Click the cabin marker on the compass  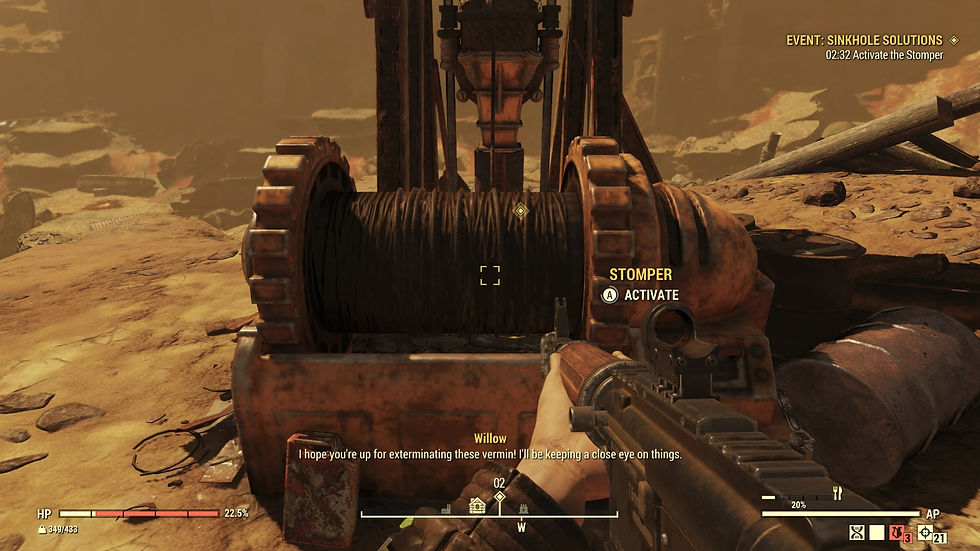[477, 505]
